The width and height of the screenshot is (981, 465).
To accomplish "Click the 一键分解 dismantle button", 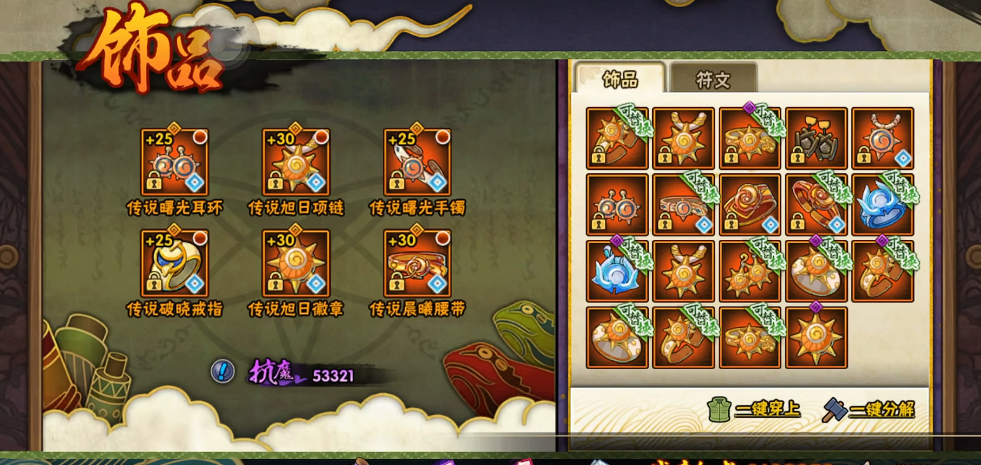I will tap(868, 409).
